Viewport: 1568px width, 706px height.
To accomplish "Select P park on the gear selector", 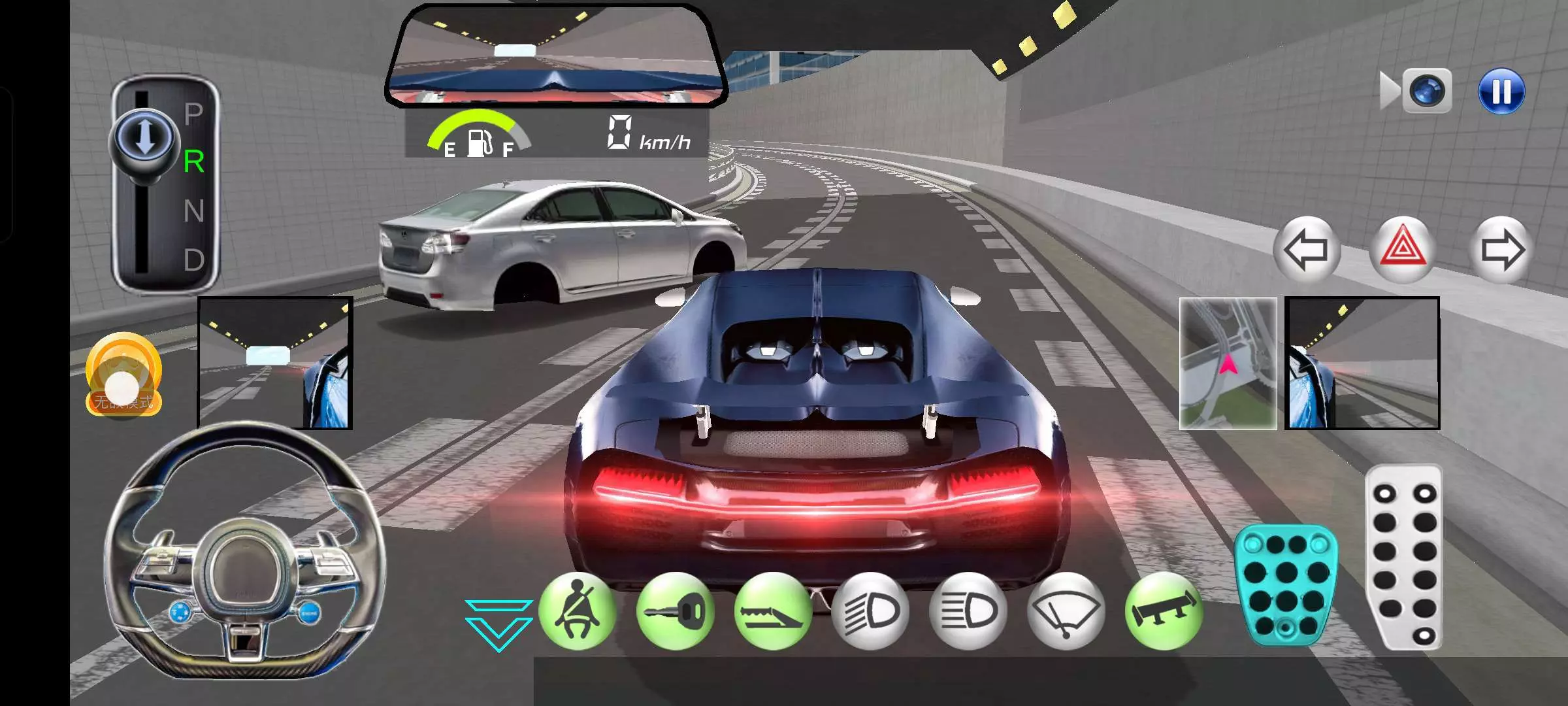I will pos(194,114).
